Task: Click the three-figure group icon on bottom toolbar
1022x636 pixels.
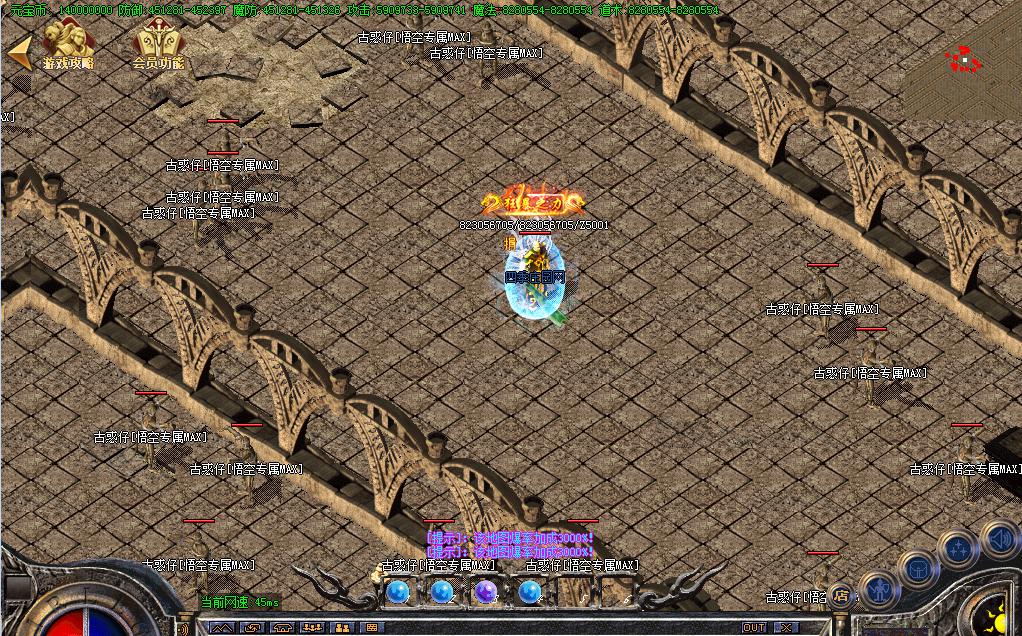Action: (314, 628)
